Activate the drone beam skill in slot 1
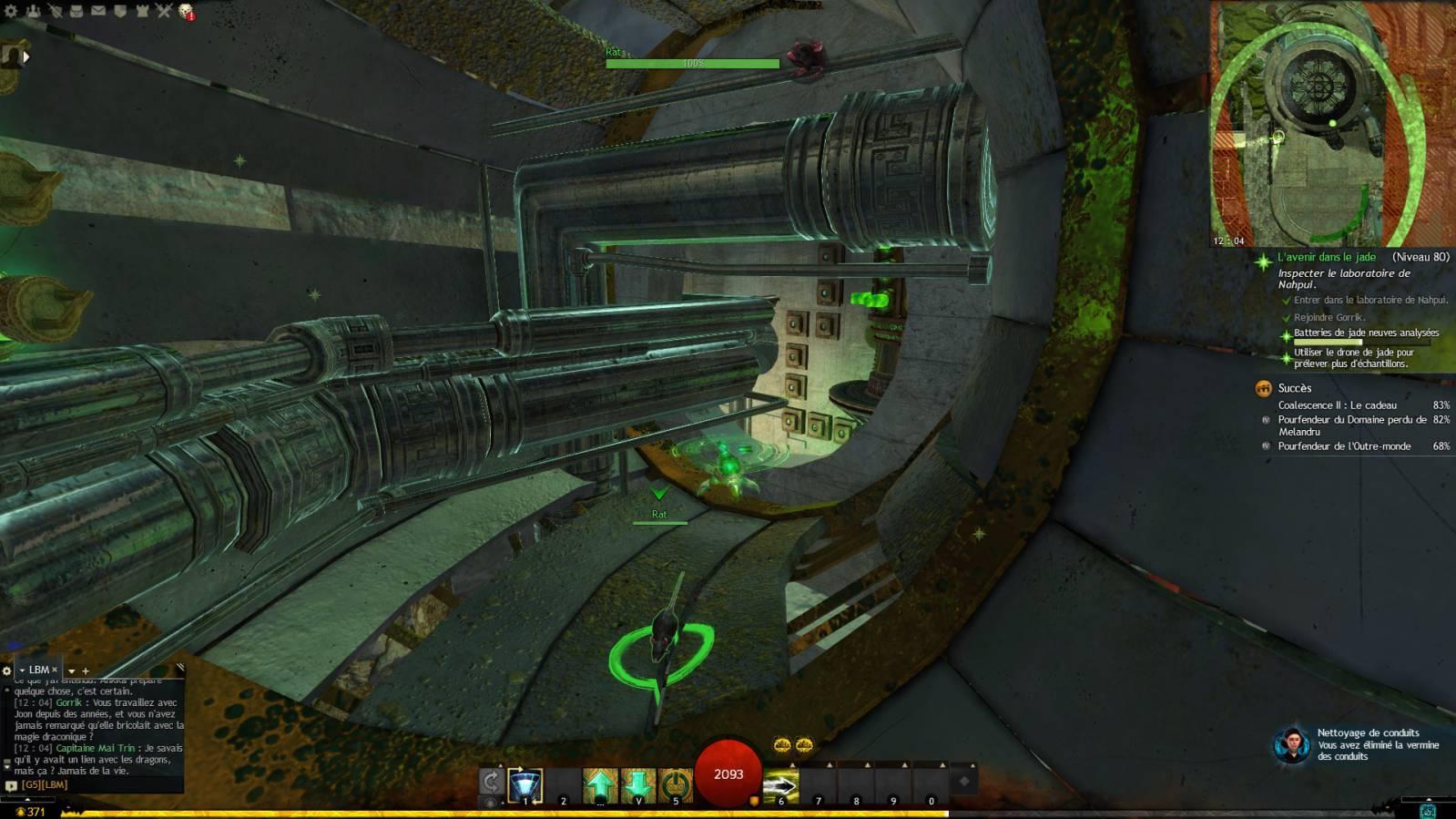The image size is (1456, 819). pos(525,784)
